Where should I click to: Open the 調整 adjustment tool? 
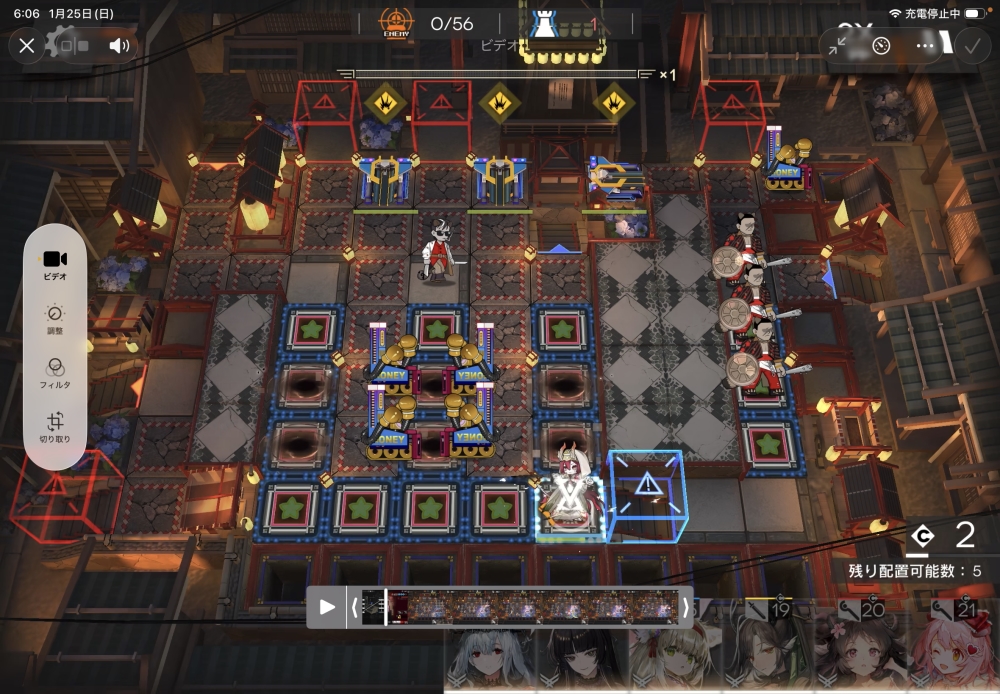55,318
